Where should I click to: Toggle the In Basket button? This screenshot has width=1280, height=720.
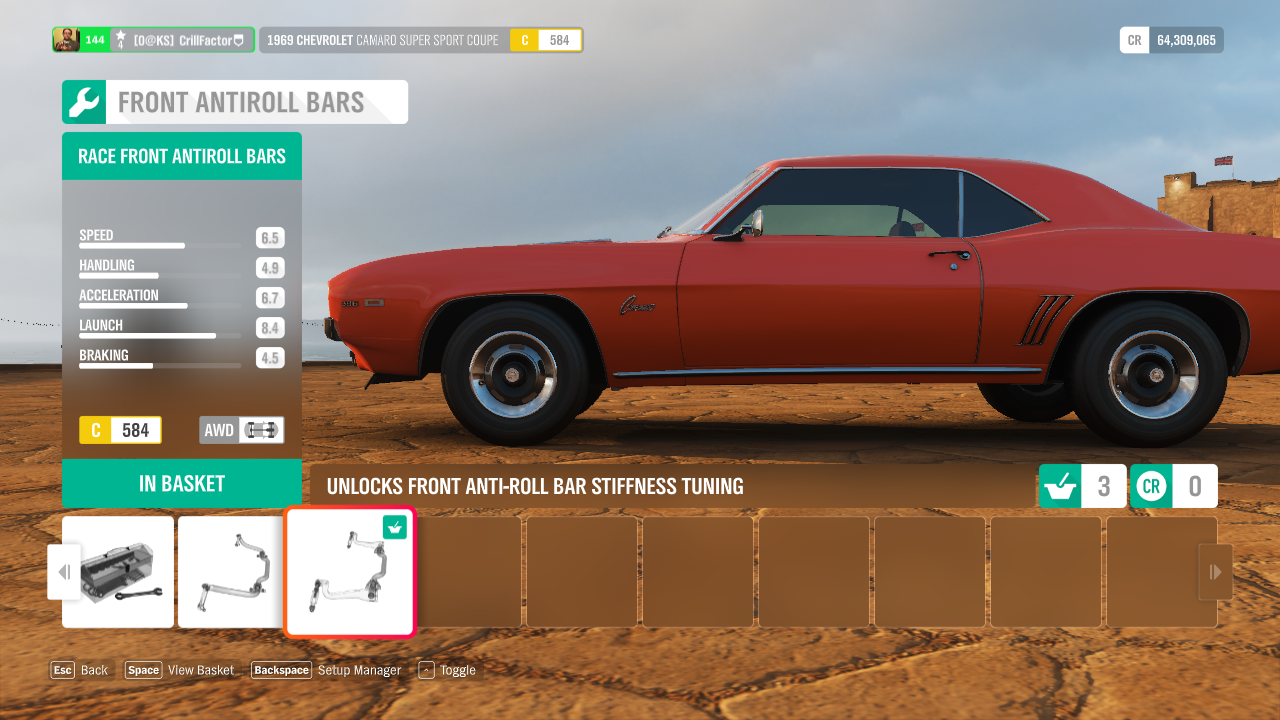point(182,484)
